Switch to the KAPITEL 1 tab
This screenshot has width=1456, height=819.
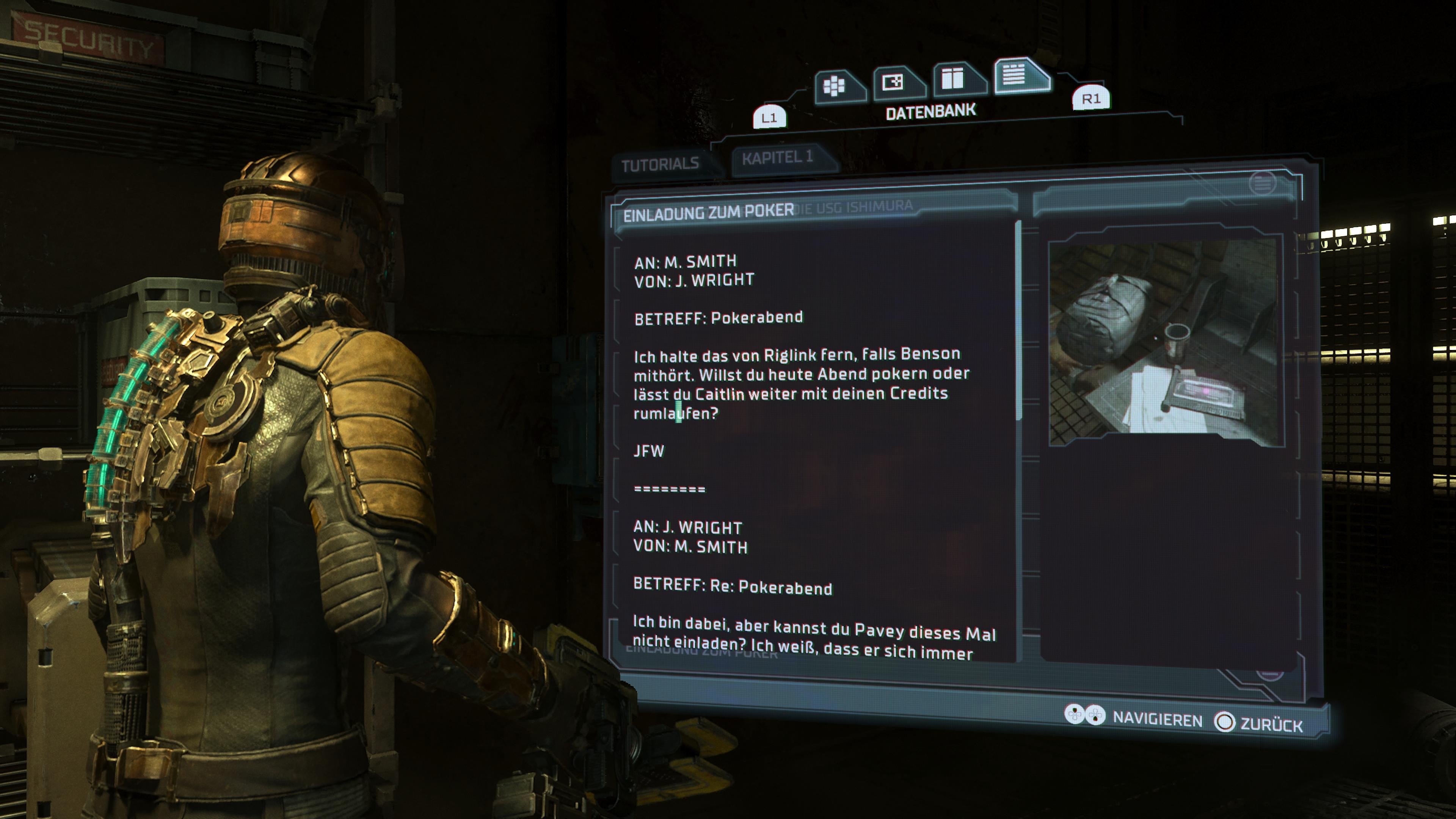coord(777,159)
